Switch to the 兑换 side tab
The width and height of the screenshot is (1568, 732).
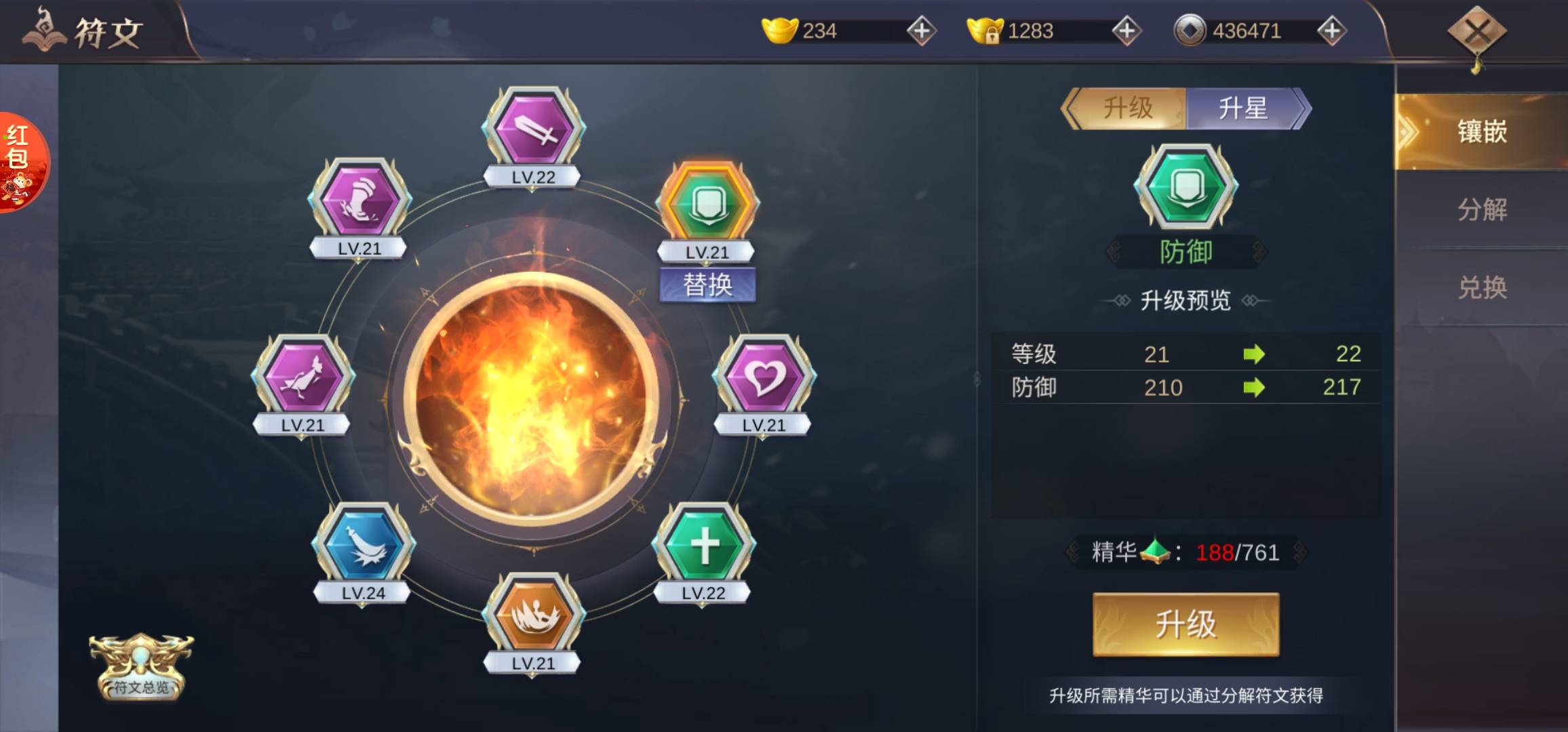(1482, 288)
